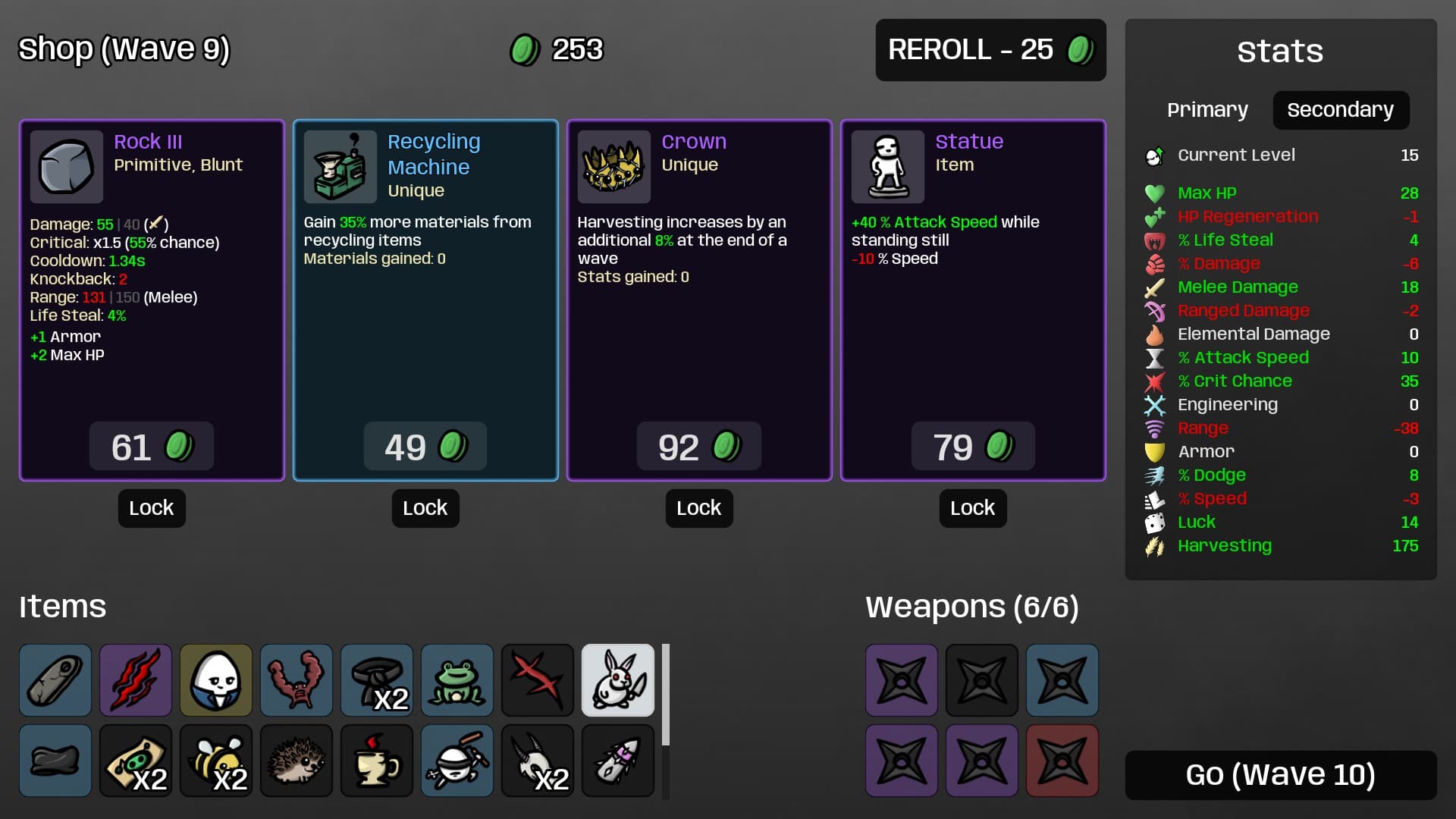Image resolution: width=1456 pixels, height=819 pixels.
Task: Buy the Crown for 92 materials
Action: pyautogui.click(x=698, y=447)
